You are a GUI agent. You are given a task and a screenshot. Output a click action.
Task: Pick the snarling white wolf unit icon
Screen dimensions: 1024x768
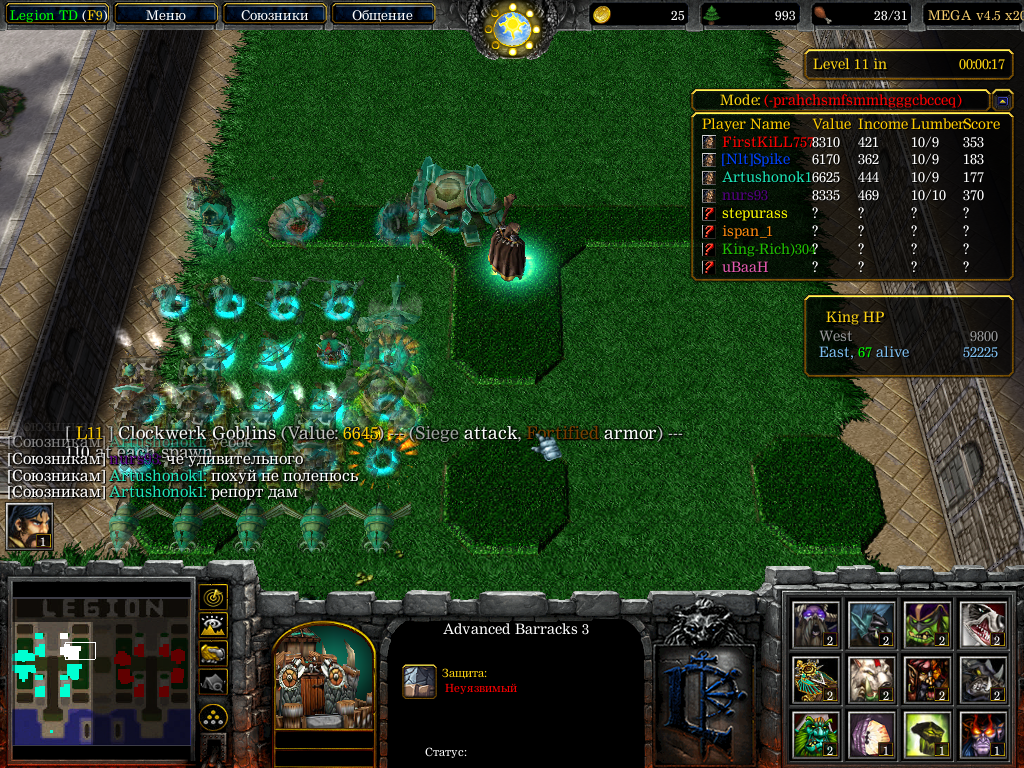pyautogui.click(x=984, y=623)
